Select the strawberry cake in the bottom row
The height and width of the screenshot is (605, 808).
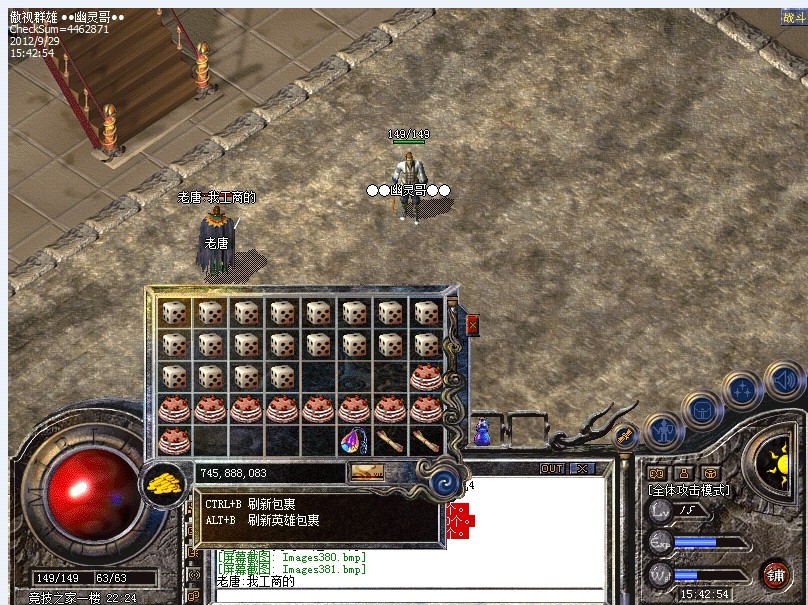tap(174, 440)
